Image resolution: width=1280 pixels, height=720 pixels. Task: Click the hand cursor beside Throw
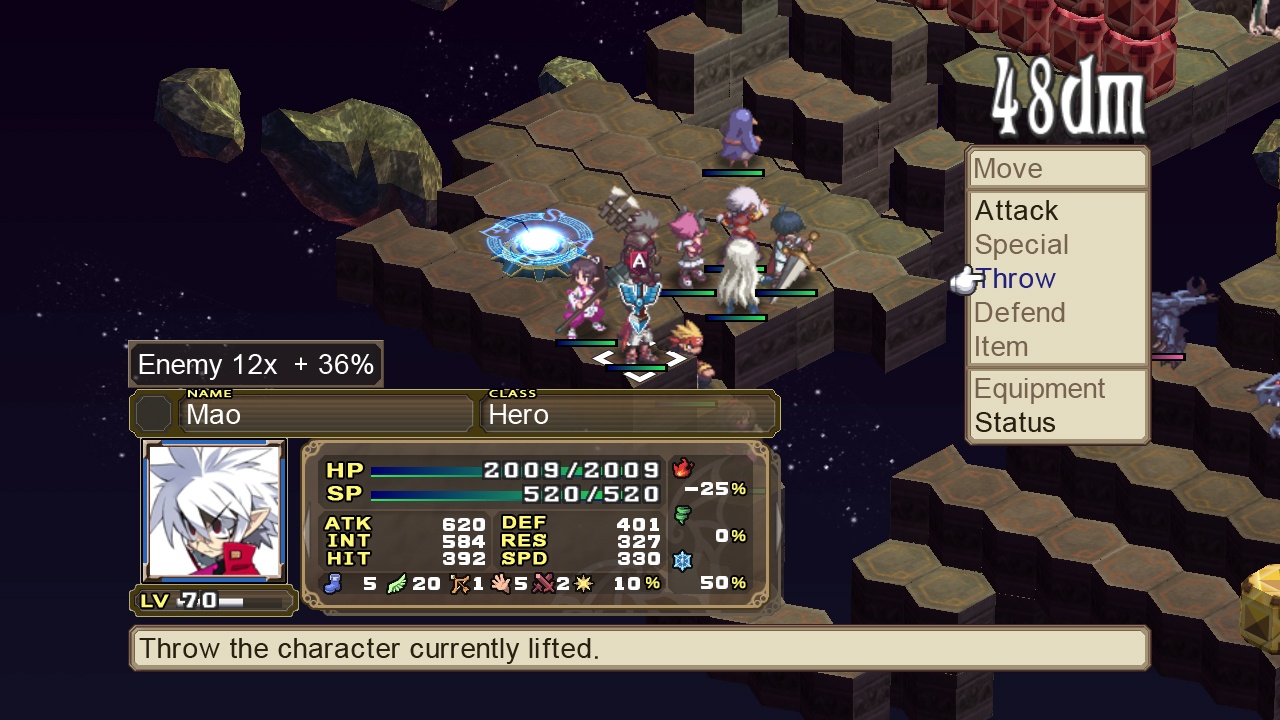(x=963, y=282)
